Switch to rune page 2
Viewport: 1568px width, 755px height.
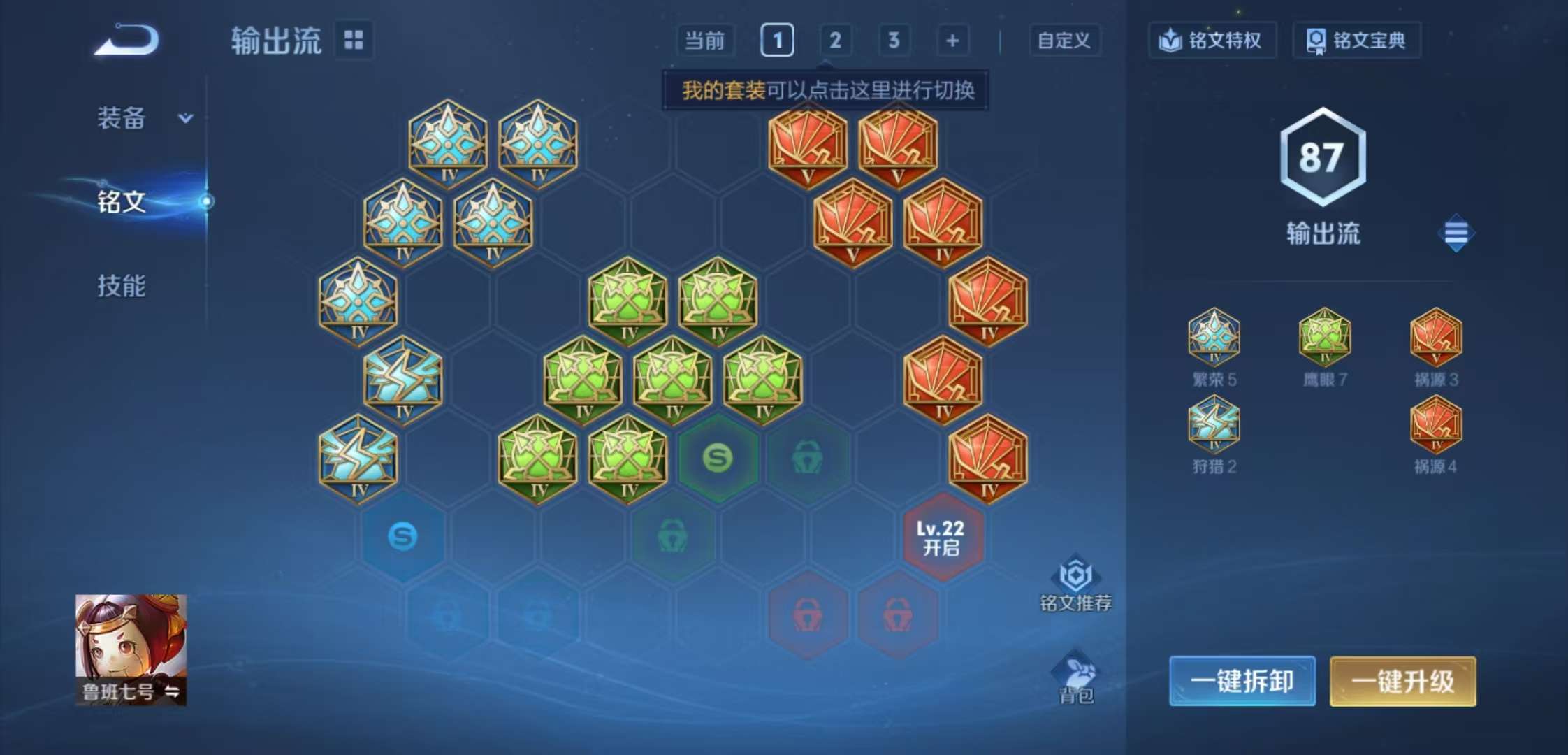pyautogui.click(x=836, y=41)
